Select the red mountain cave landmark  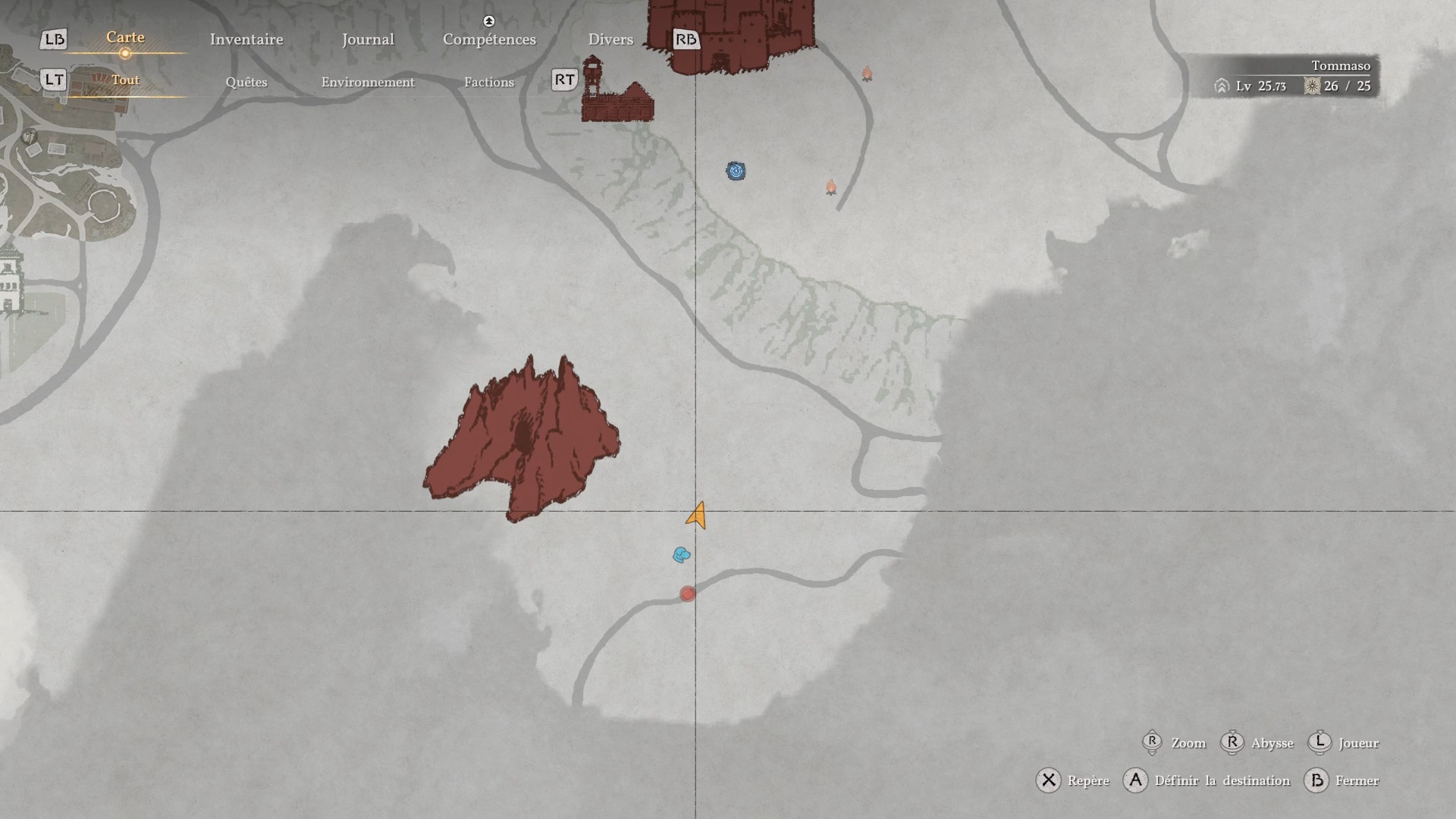pyautogui.click(x=523, y=440)
